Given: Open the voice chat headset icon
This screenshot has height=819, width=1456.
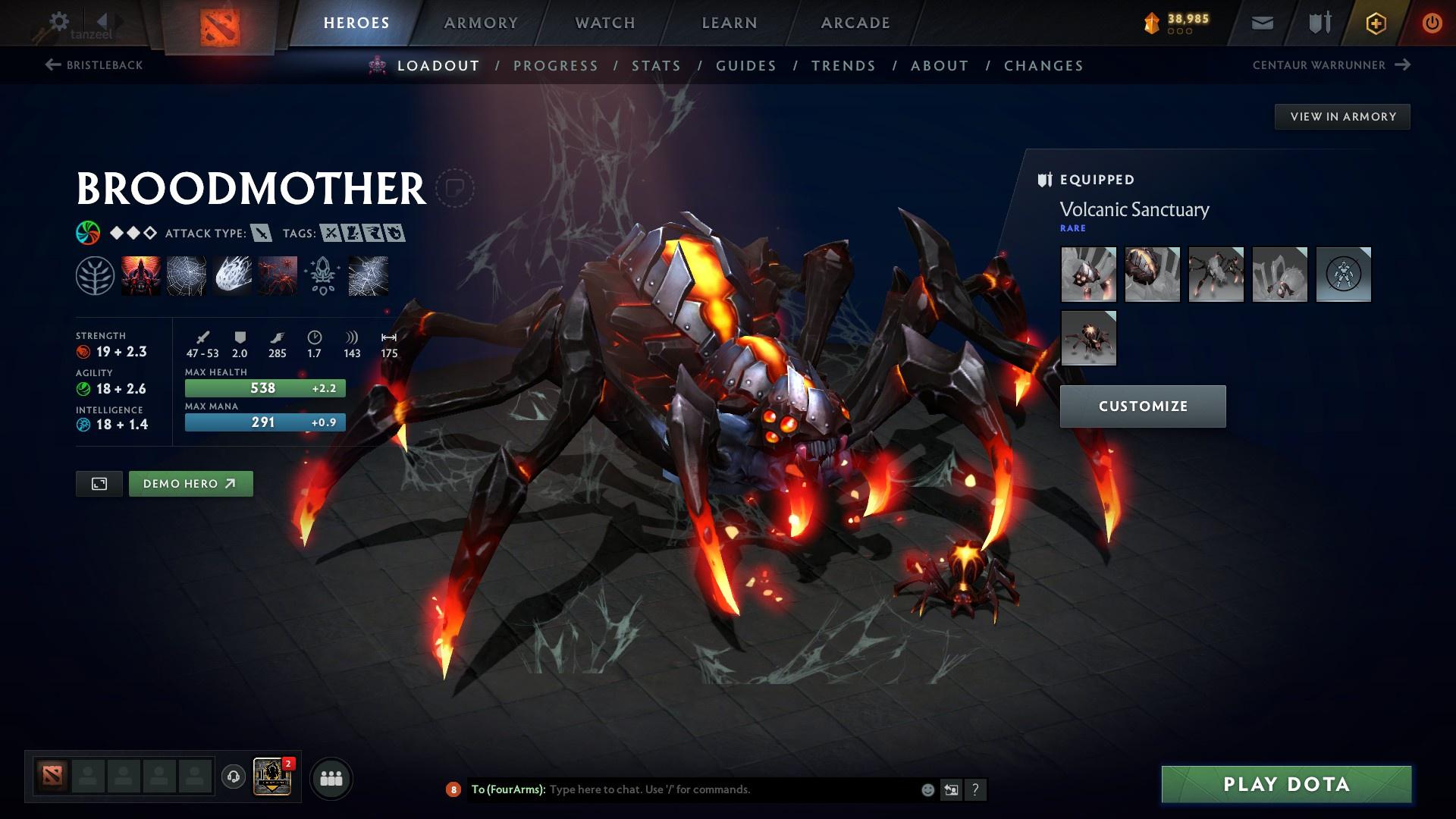Looking at the screenshot, I should [233, 777].
